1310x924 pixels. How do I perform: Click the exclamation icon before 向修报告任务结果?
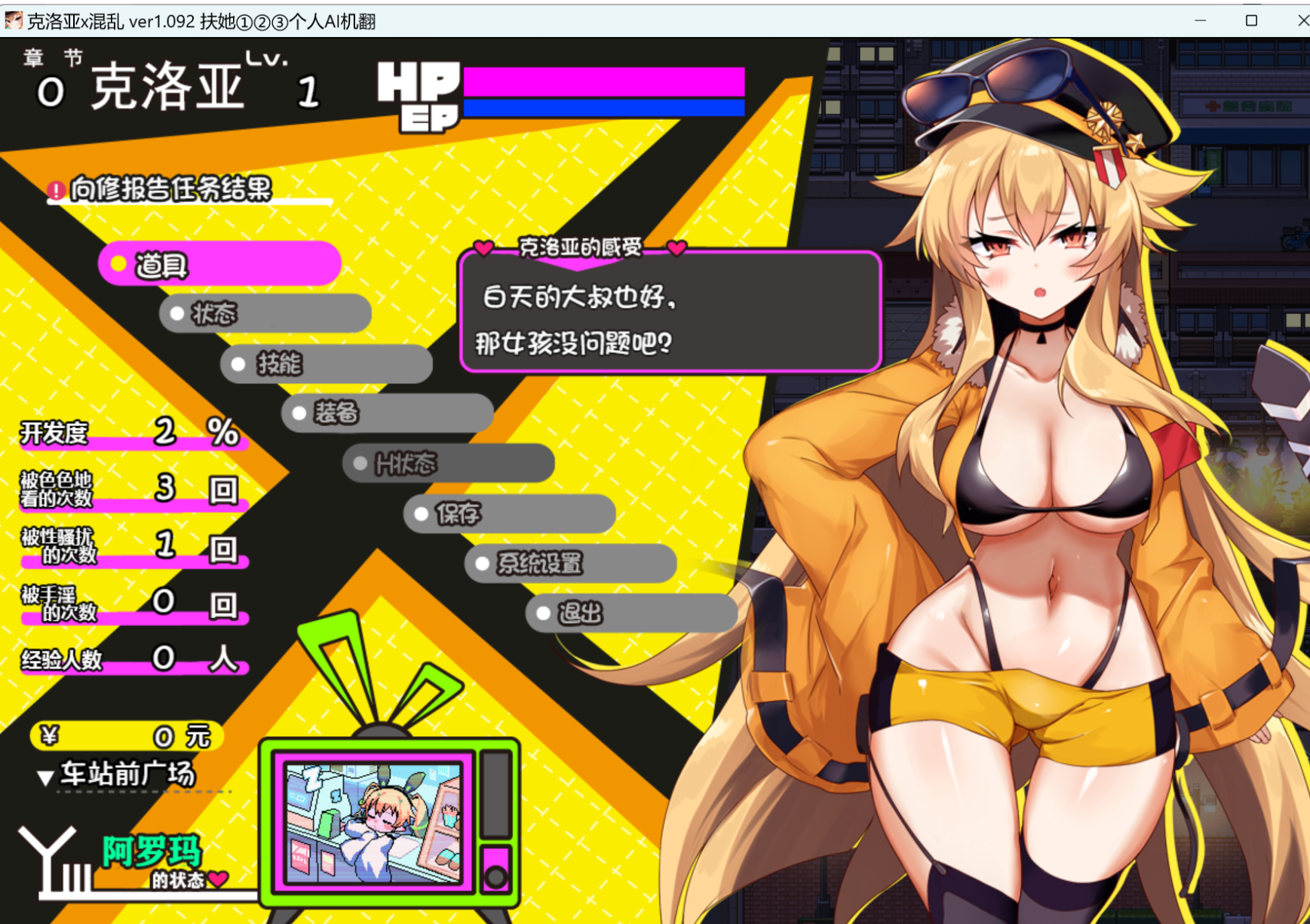[x=56, y=189]
